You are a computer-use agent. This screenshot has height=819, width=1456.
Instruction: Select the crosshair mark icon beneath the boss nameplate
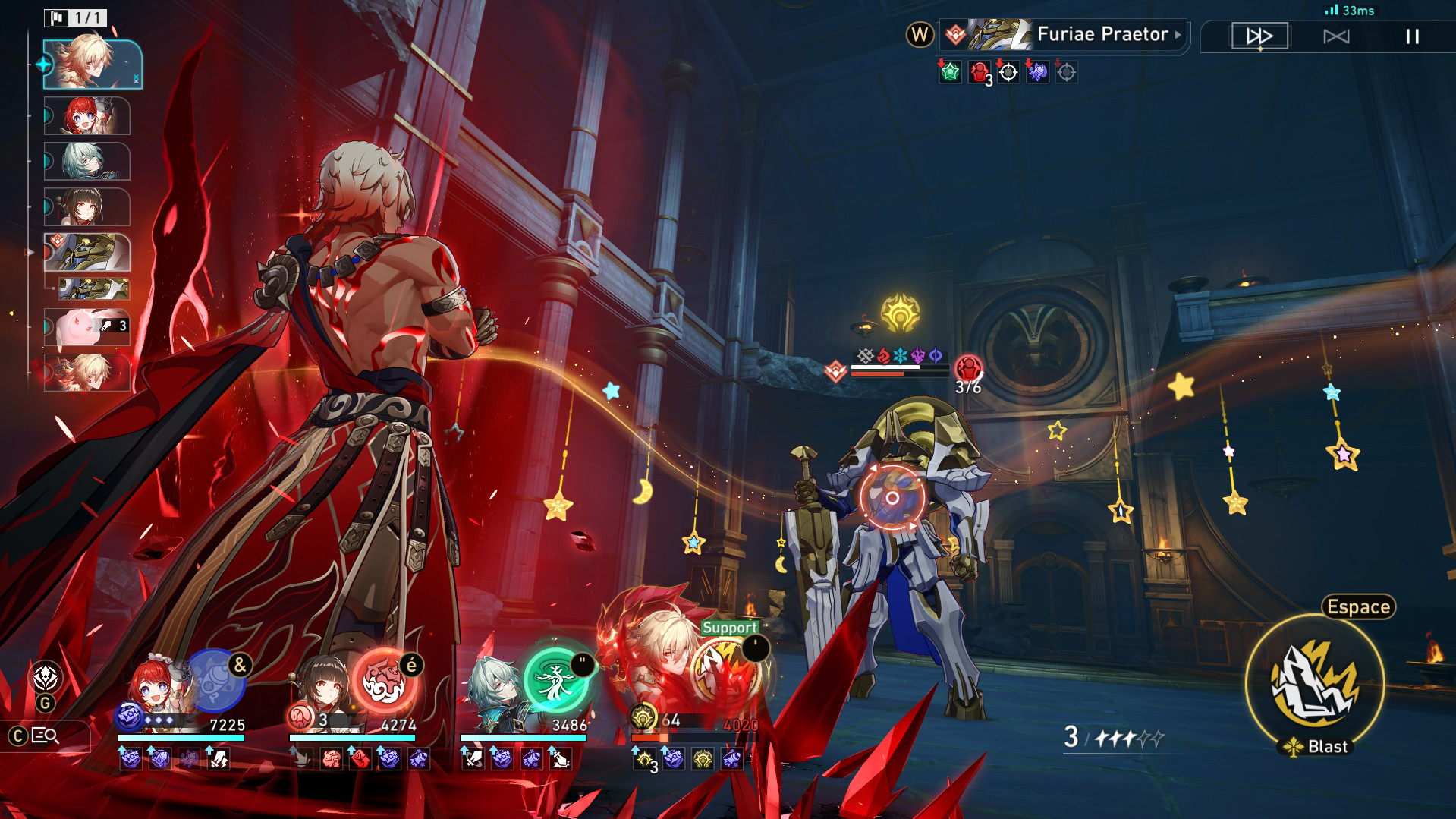point(1008,74)
